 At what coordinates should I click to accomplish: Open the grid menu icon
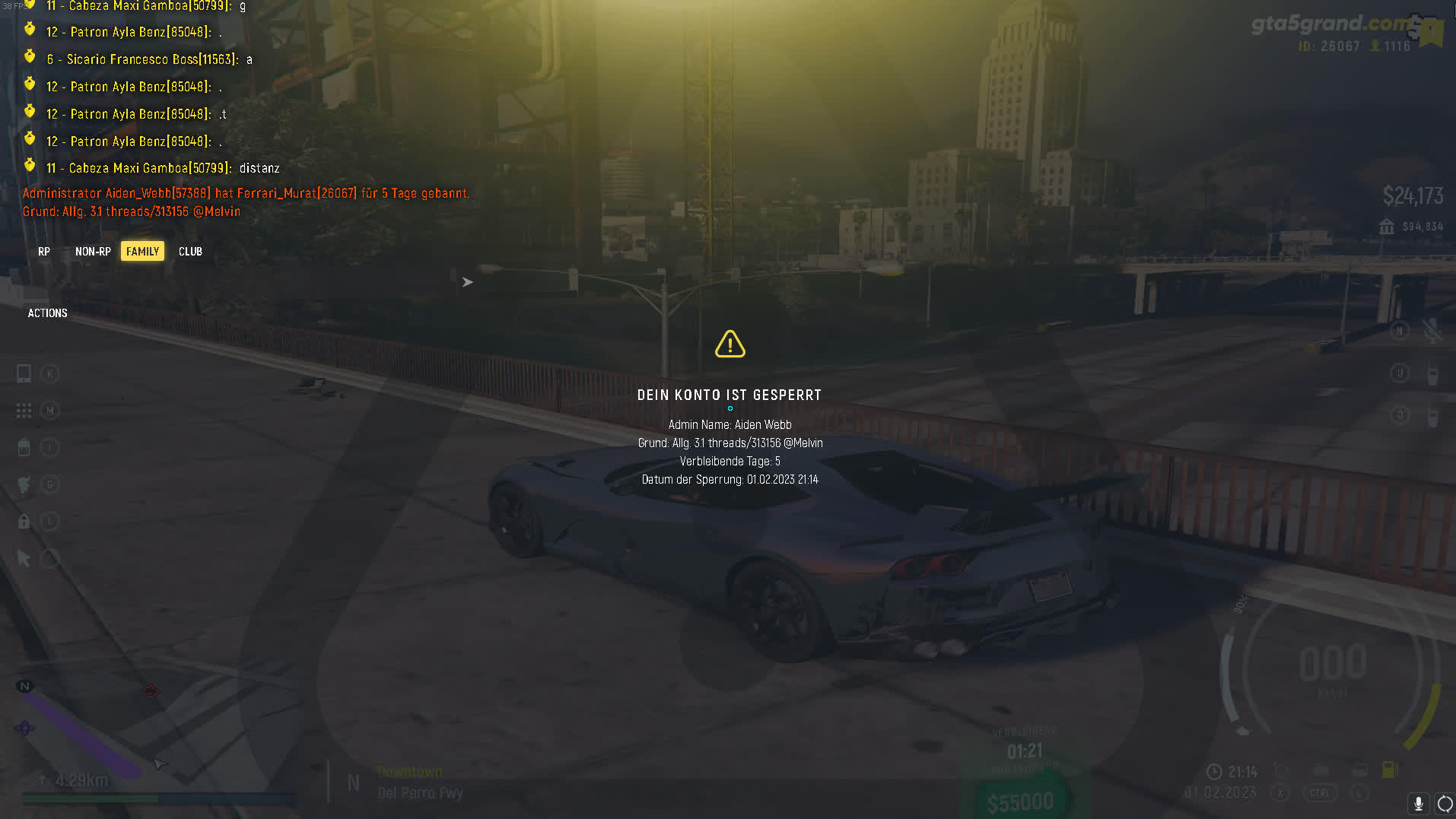coord(24,411)
